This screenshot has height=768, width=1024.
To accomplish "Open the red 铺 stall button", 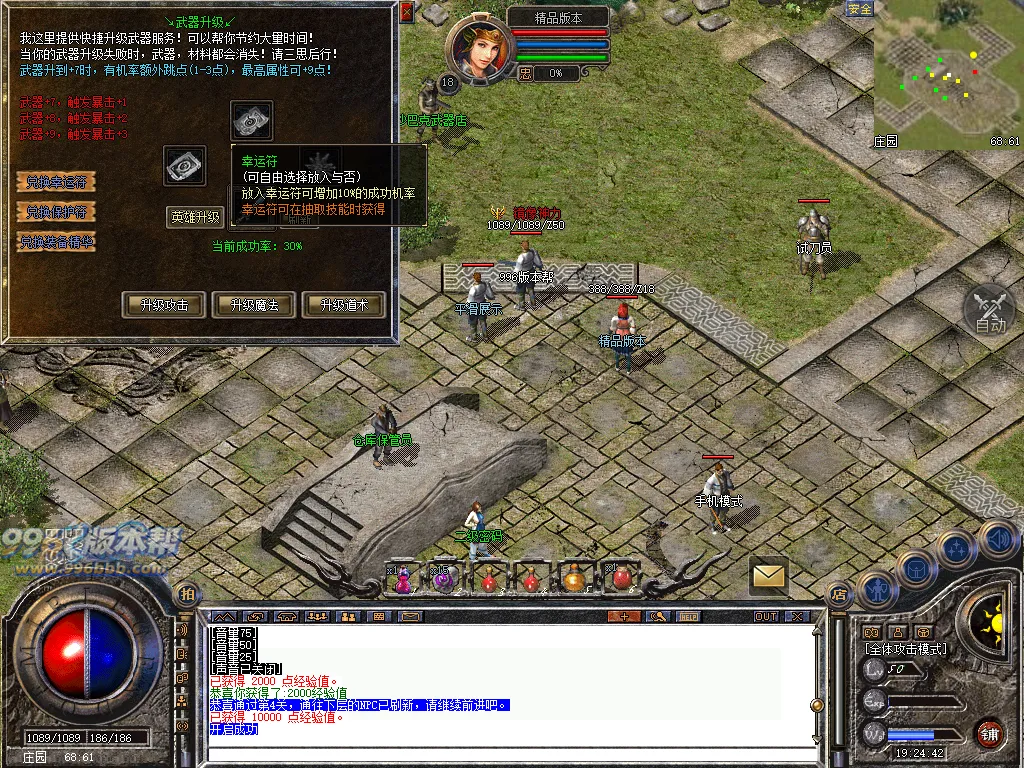I will point(990,733).
